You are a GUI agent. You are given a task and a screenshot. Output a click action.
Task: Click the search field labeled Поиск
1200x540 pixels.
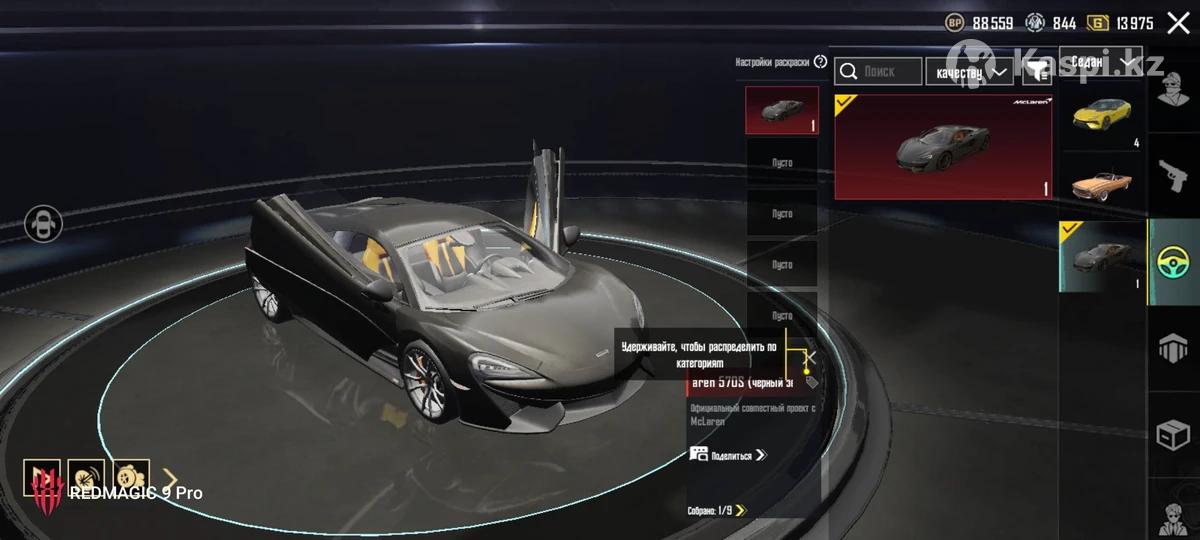click(x=878, y=71)
